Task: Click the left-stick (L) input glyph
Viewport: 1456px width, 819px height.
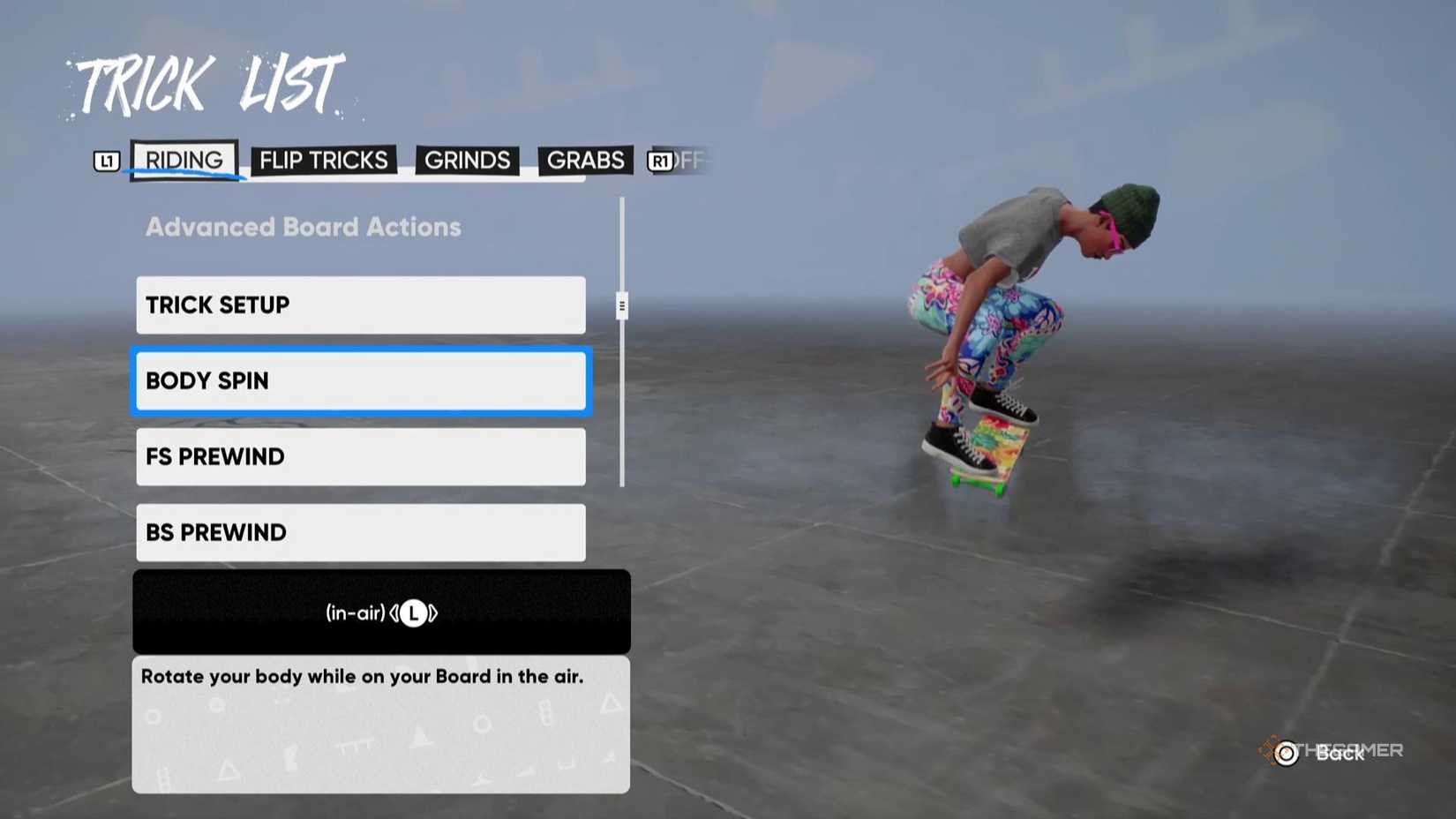Action: click(413, 612)
